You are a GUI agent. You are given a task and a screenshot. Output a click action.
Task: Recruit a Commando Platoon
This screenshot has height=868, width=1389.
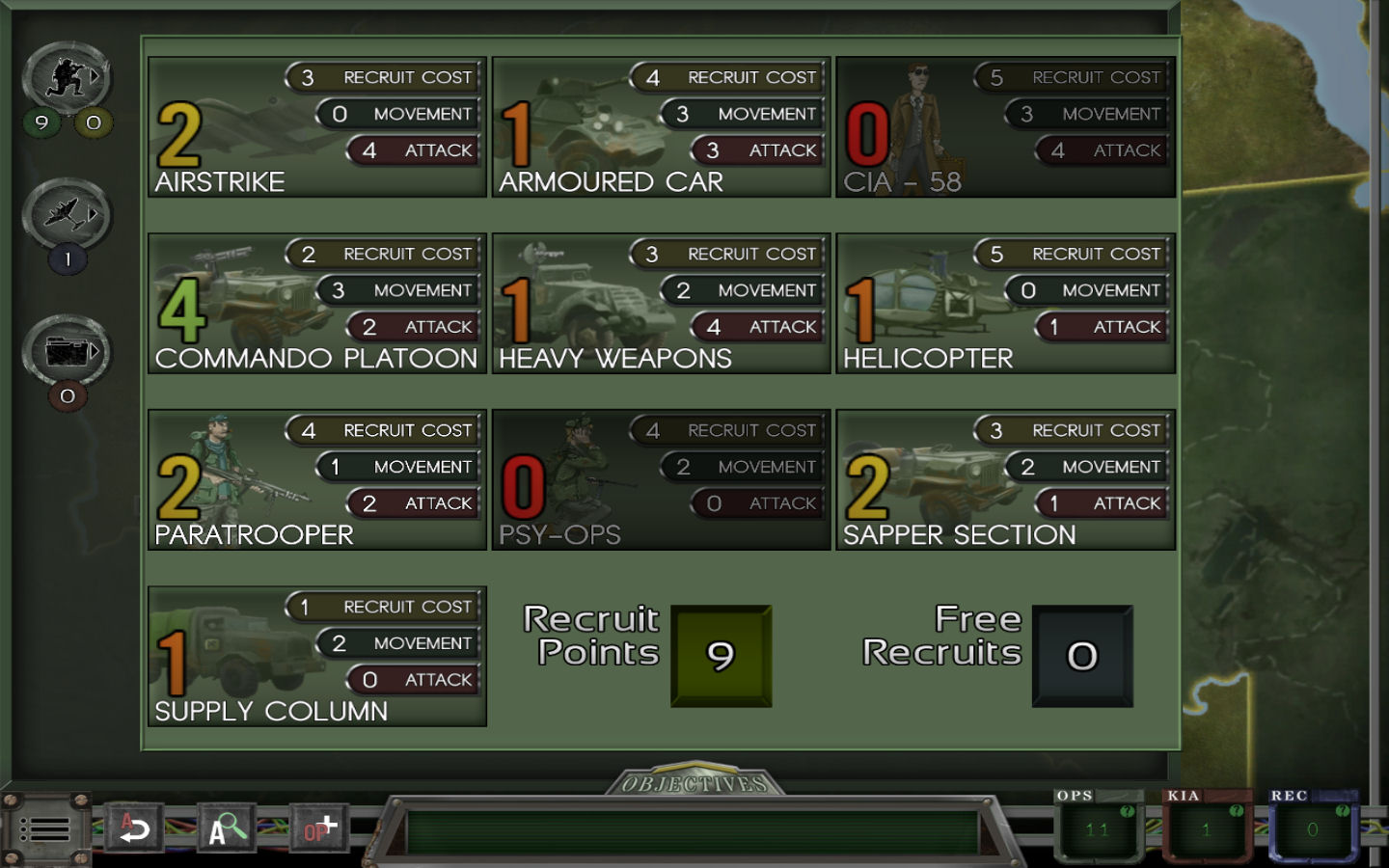pos(316,304)
